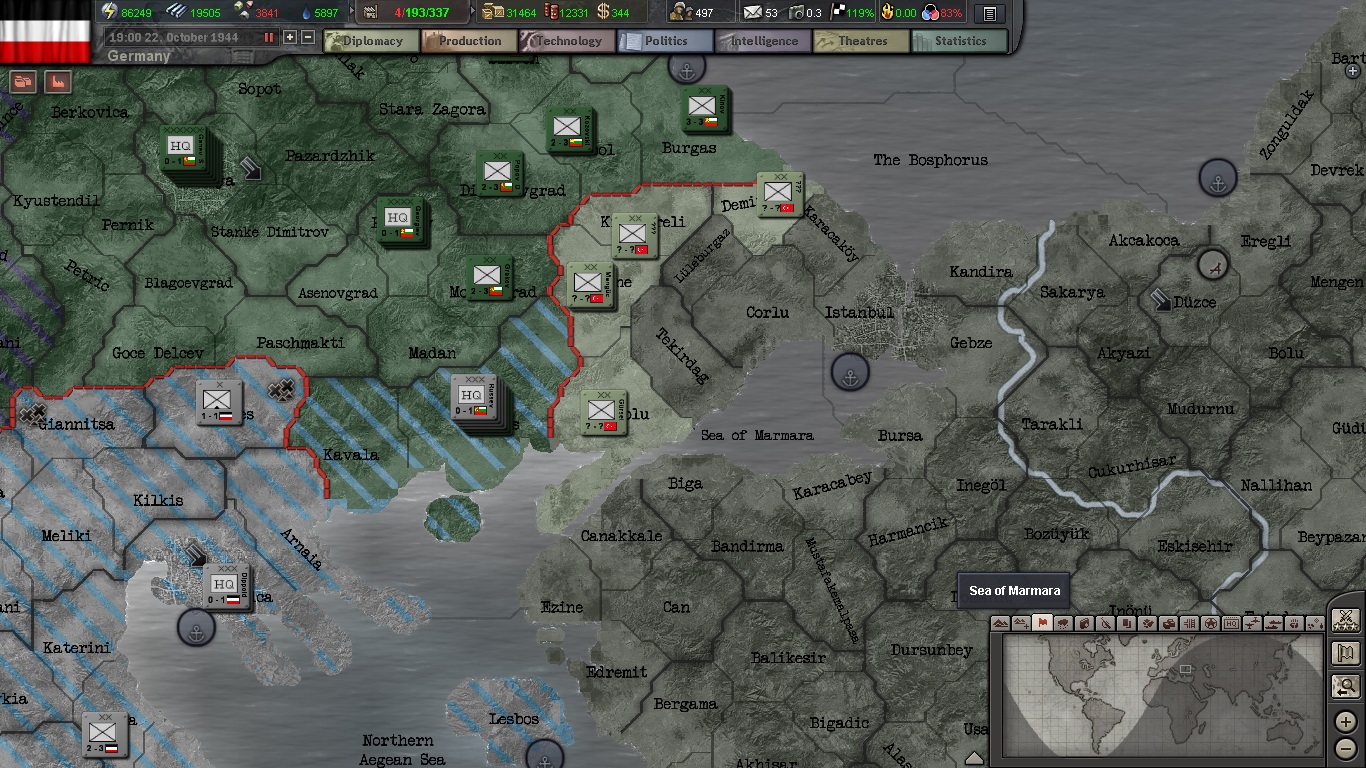Open the Statistics screen
The image size is (1366, 768).
click(957, 41)
